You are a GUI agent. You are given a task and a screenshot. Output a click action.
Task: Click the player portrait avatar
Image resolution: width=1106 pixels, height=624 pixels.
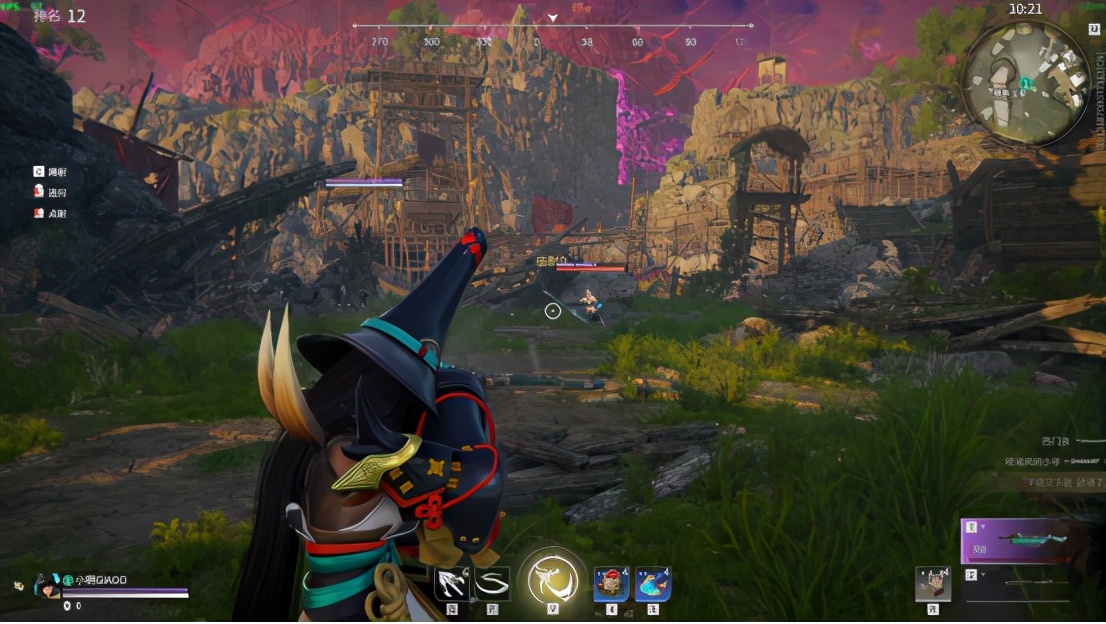pos(47,586)
